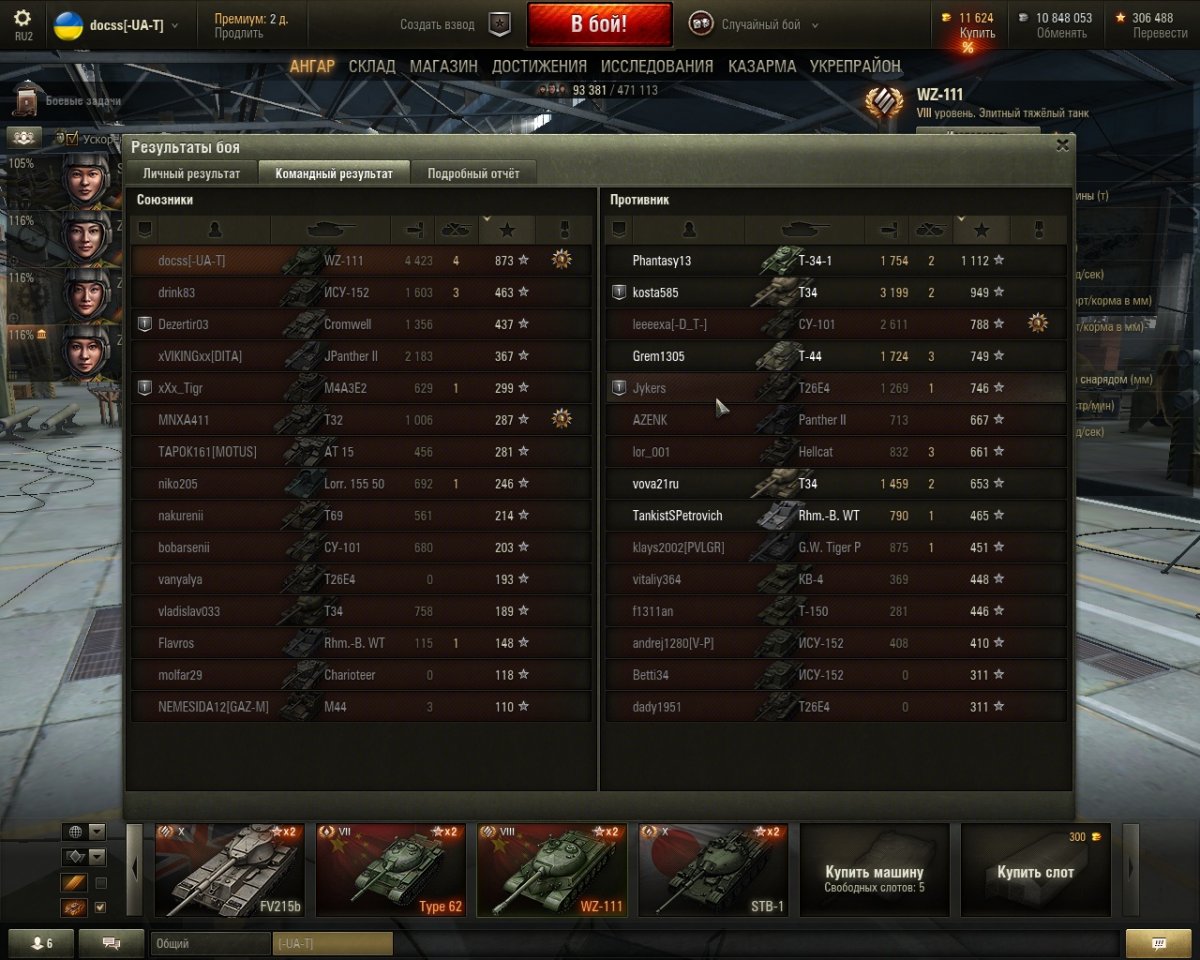Open the Подробный отчёт tab

click(x=473, y=173)
